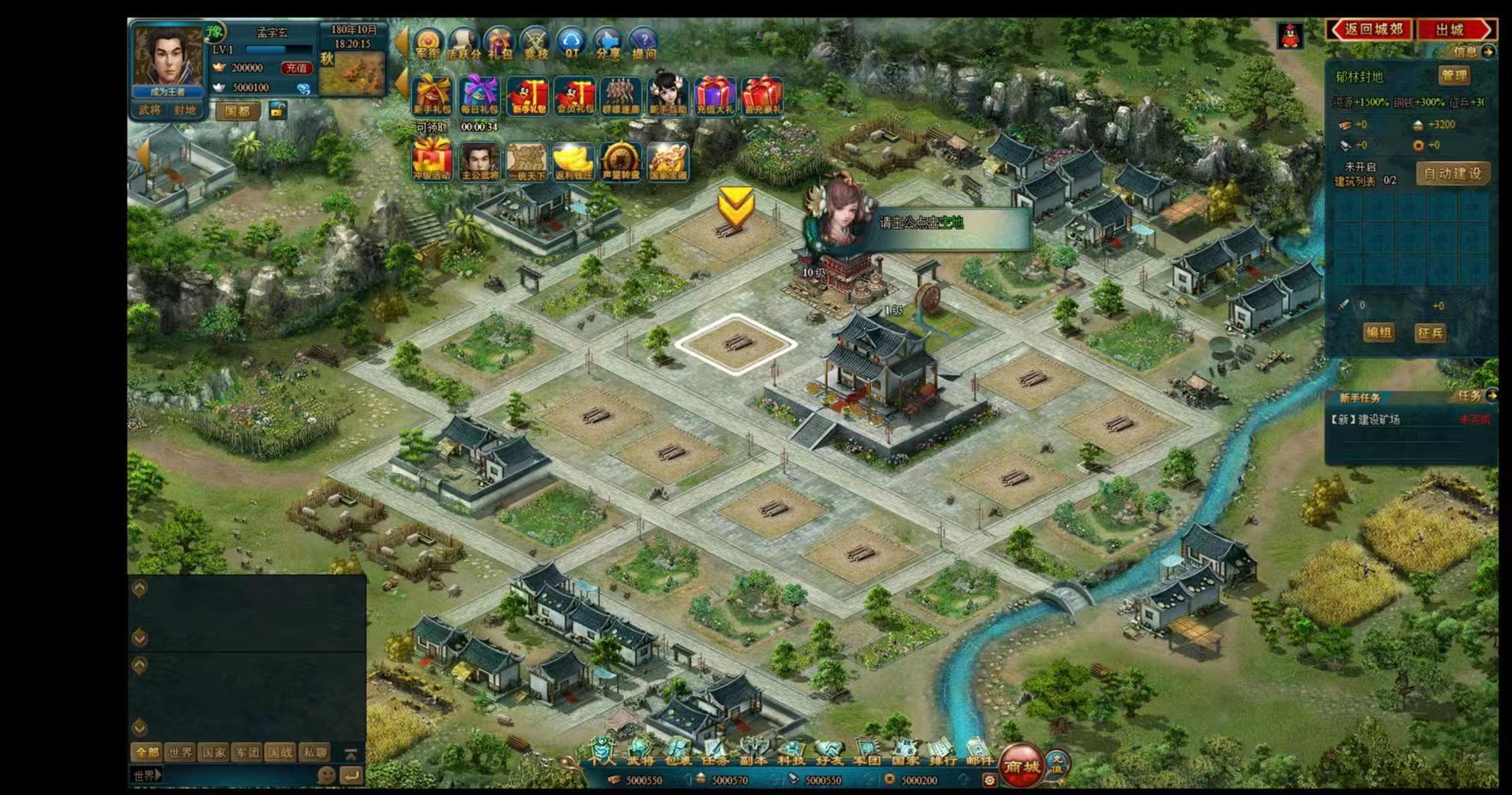Open the minimap thumbnail beside the clock
1512x795 pixels.
(351, 74)
